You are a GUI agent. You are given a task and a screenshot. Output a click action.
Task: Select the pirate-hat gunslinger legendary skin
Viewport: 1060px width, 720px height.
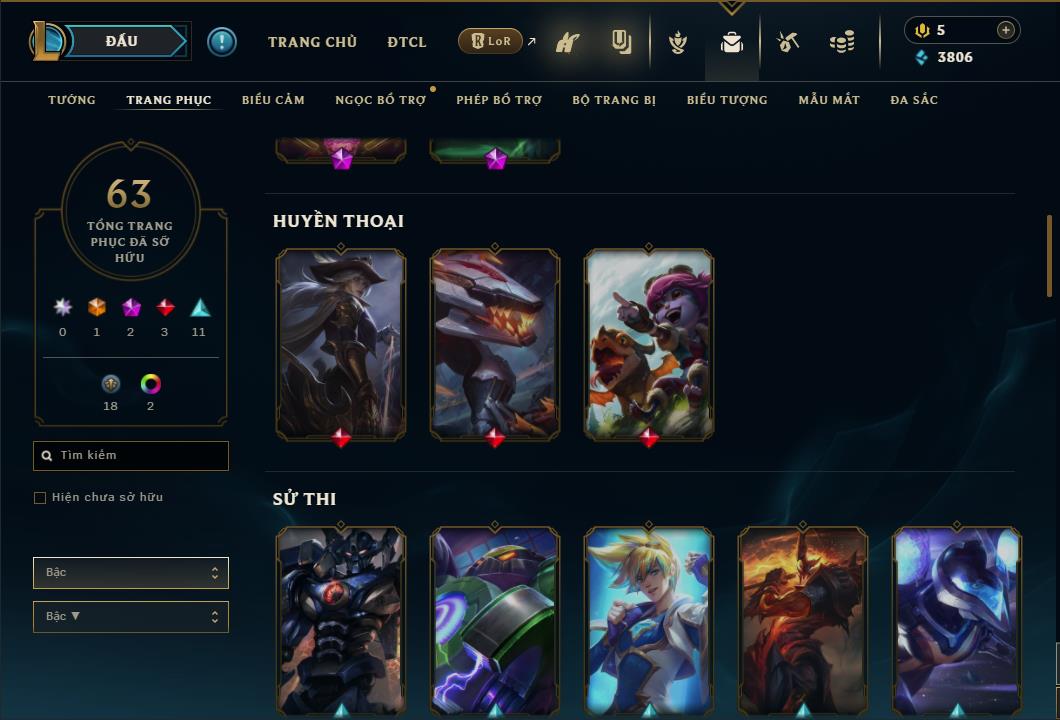(341, 342)
